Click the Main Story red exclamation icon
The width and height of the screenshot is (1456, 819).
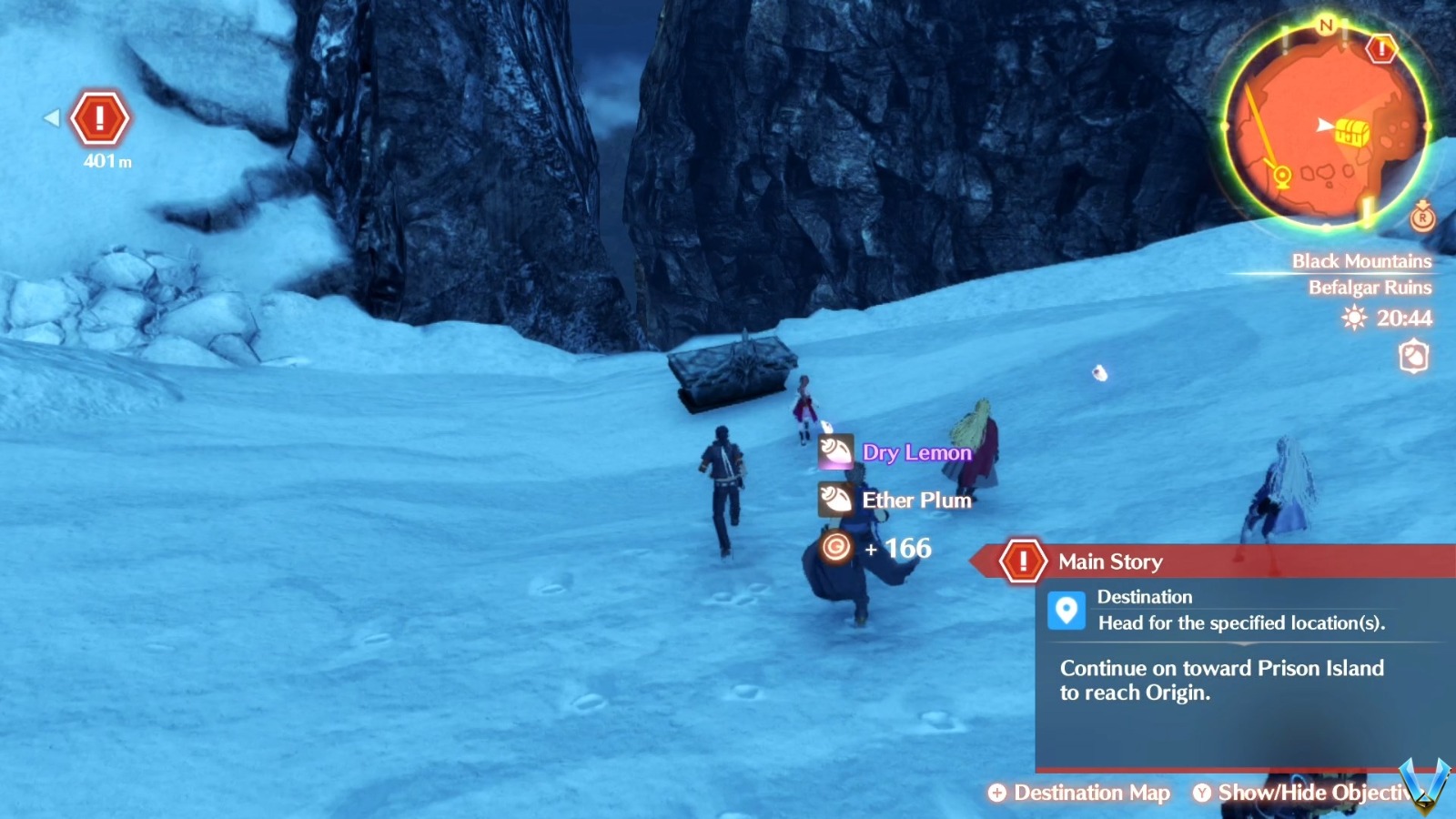tap(1023, 561)
